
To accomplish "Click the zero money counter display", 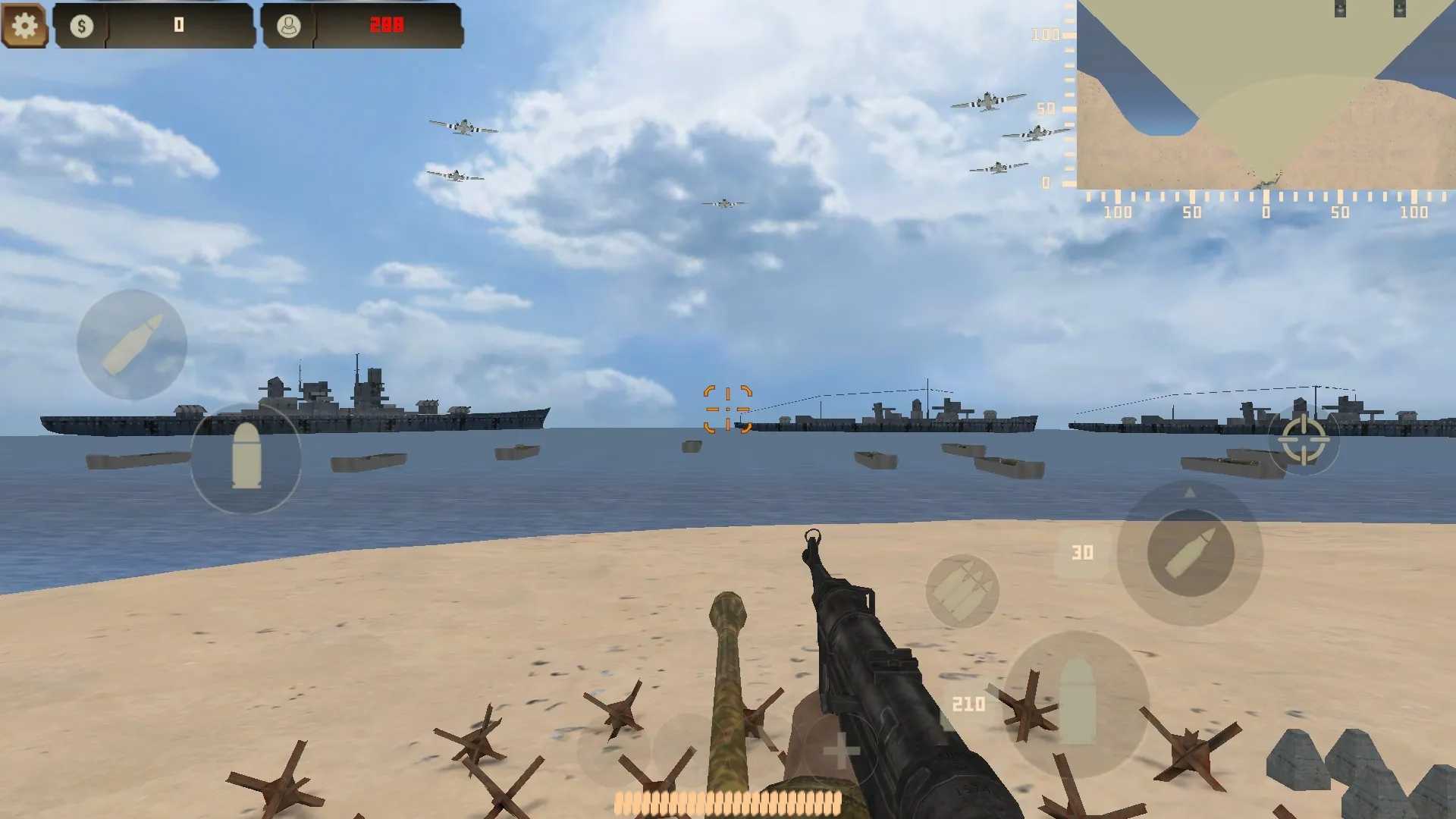I will (x=178, y=25).
